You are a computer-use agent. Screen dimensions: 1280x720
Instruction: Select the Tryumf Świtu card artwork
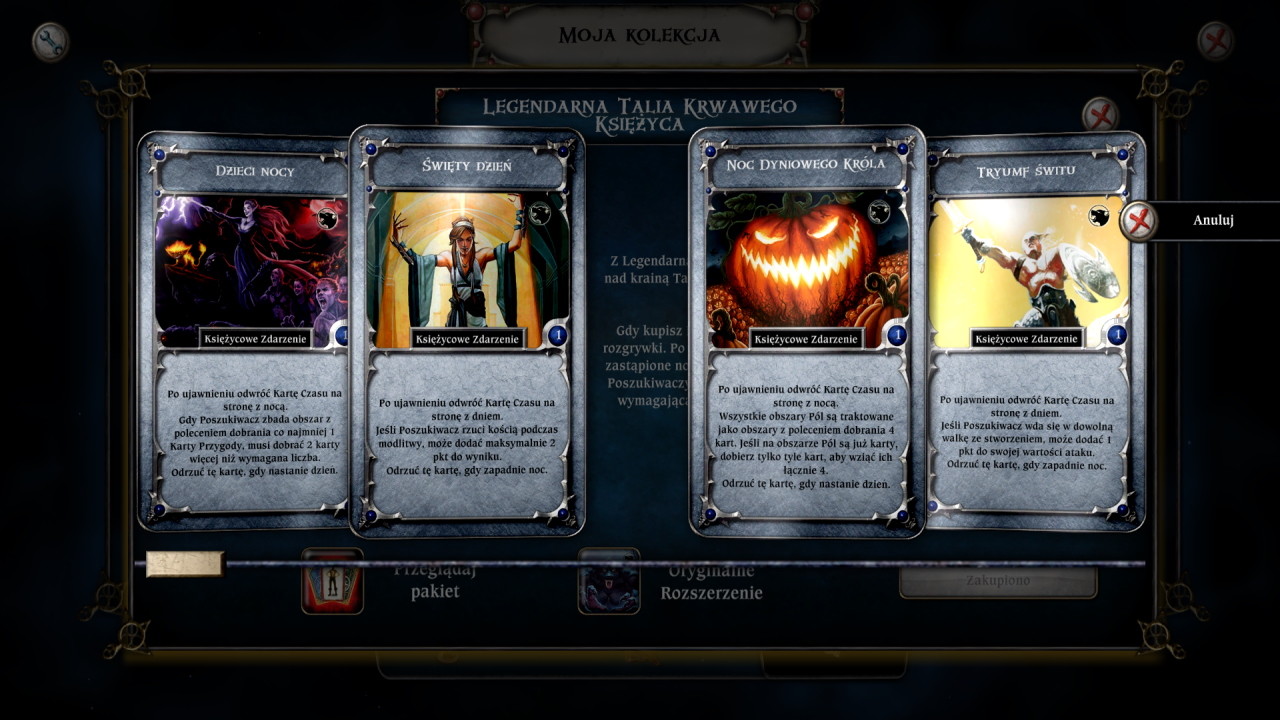pos(1040,263)
